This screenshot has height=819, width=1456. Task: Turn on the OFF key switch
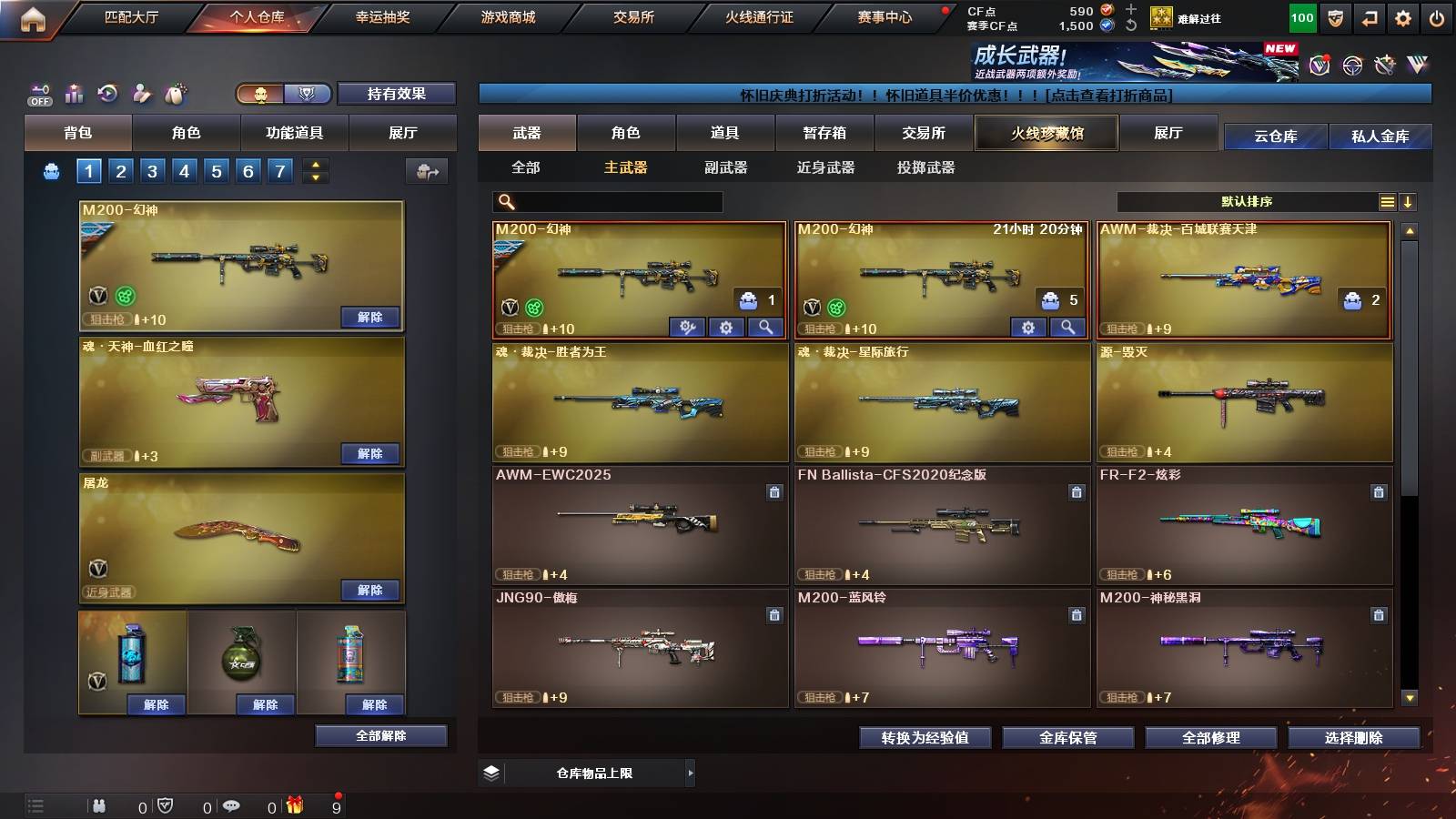click(x=38, y=92)
